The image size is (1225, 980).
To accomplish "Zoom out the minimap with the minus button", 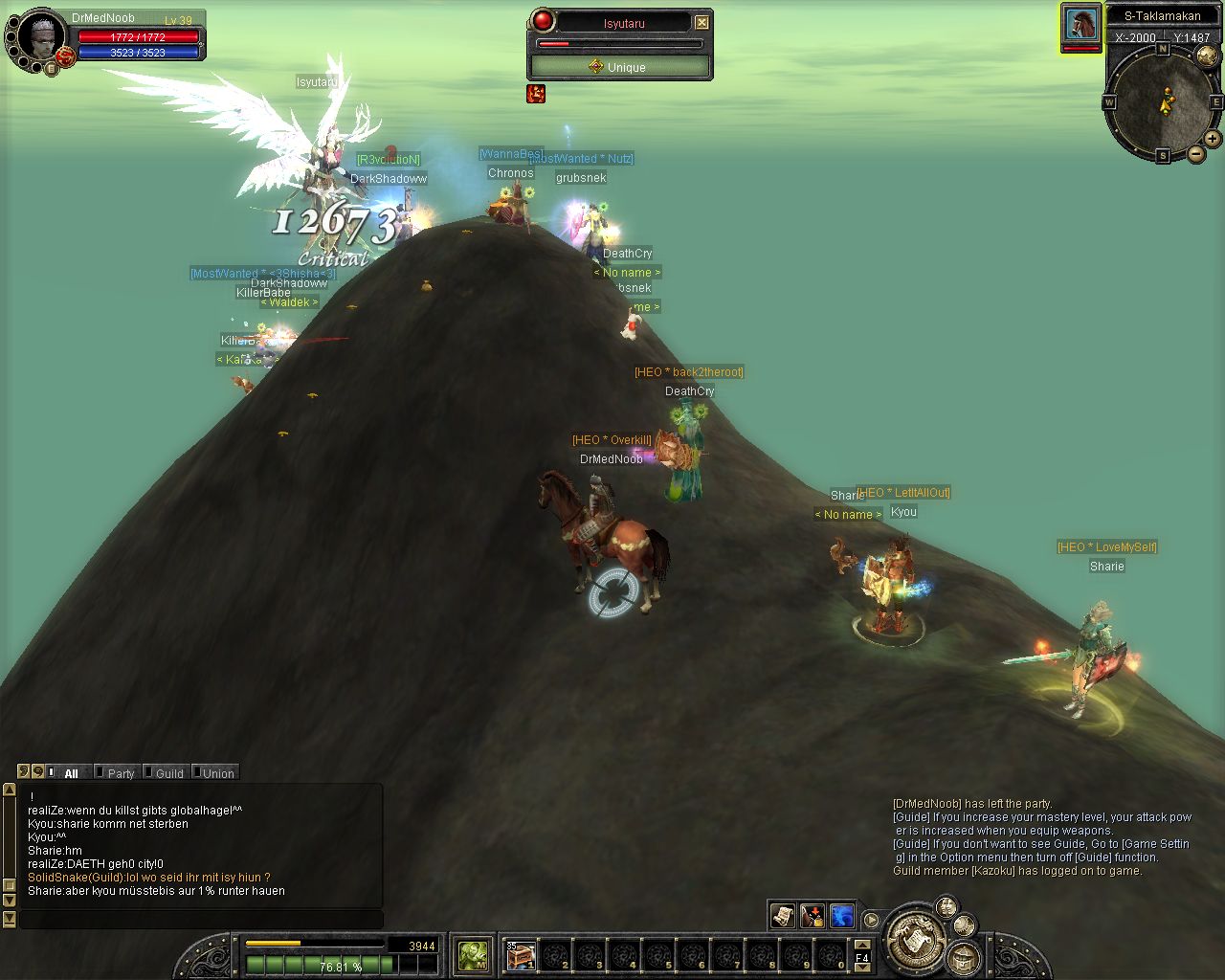I will click(1196, 153).
